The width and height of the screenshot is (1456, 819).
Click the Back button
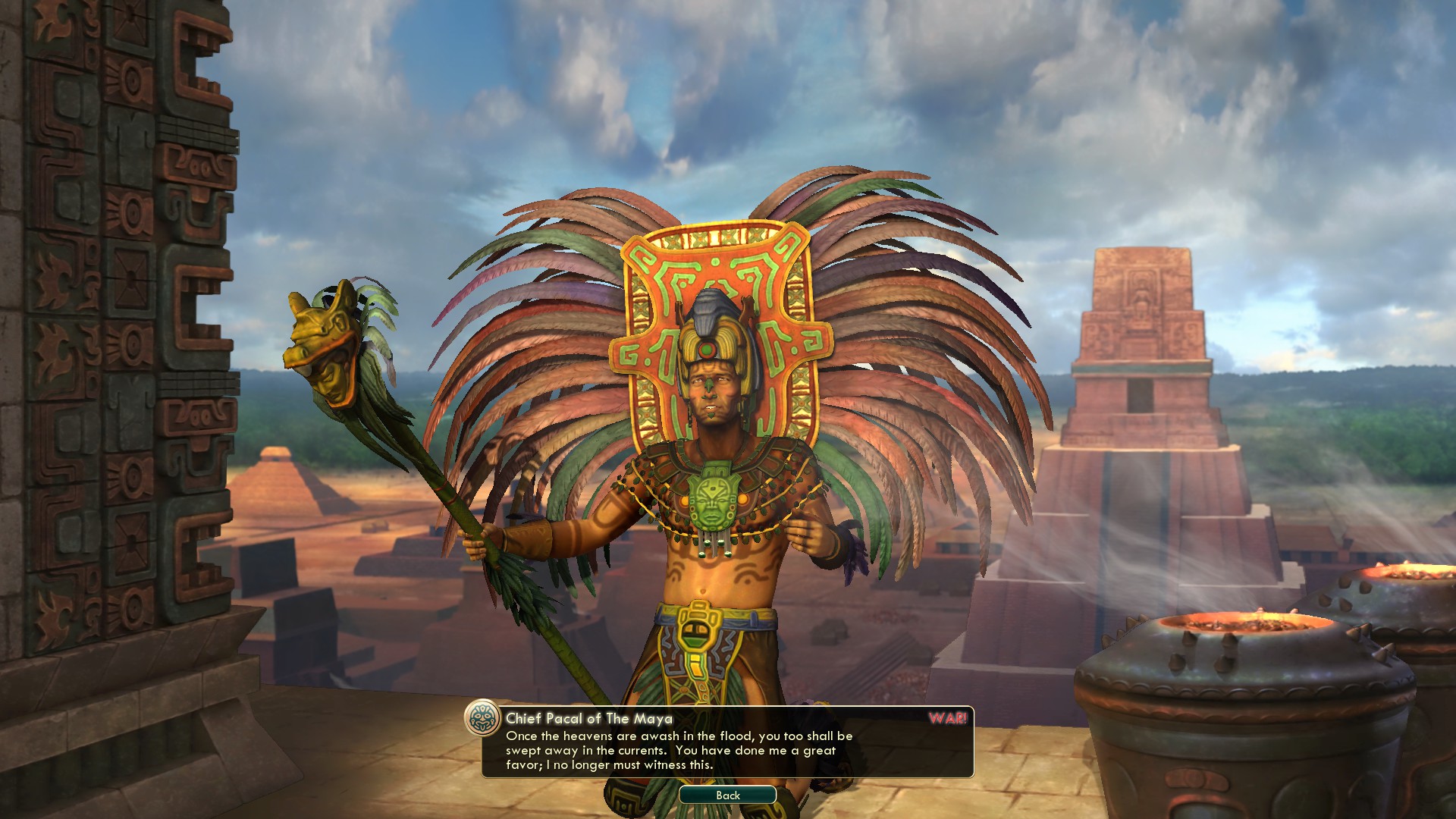coord(727,795)
